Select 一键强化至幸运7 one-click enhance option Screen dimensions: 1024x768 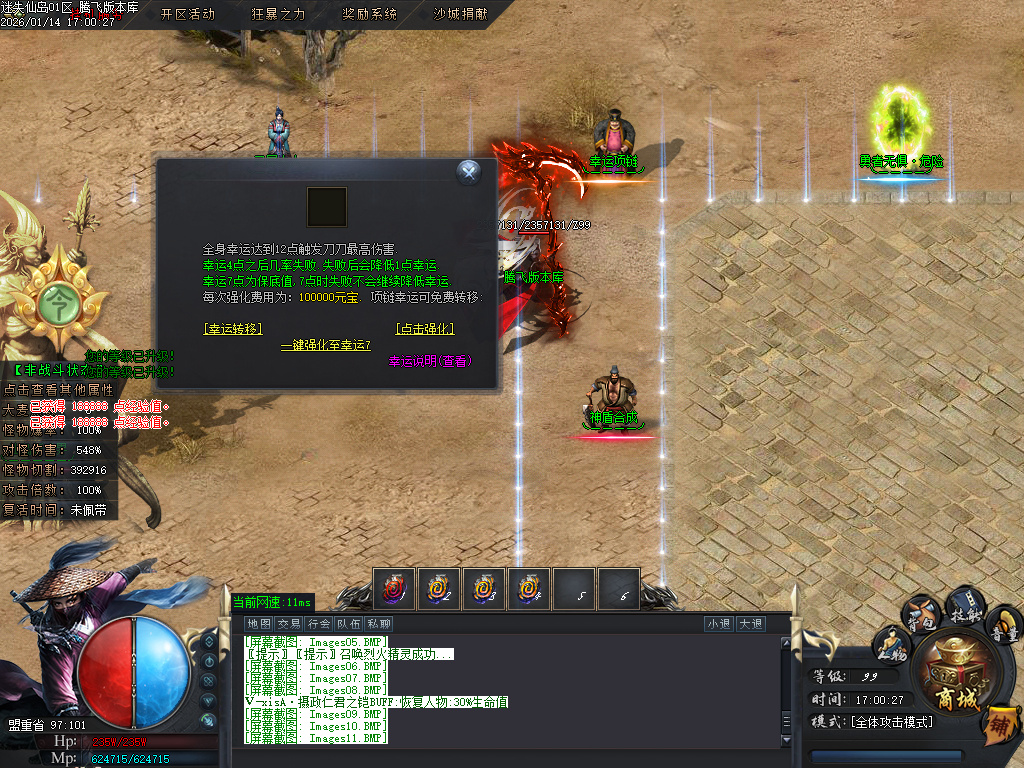point(325,345)
